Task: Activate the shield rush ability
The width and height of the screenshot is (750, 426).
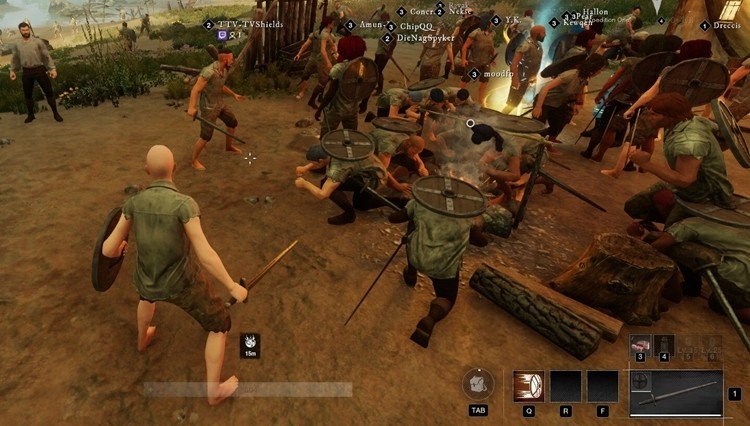Action: [529, 386]
